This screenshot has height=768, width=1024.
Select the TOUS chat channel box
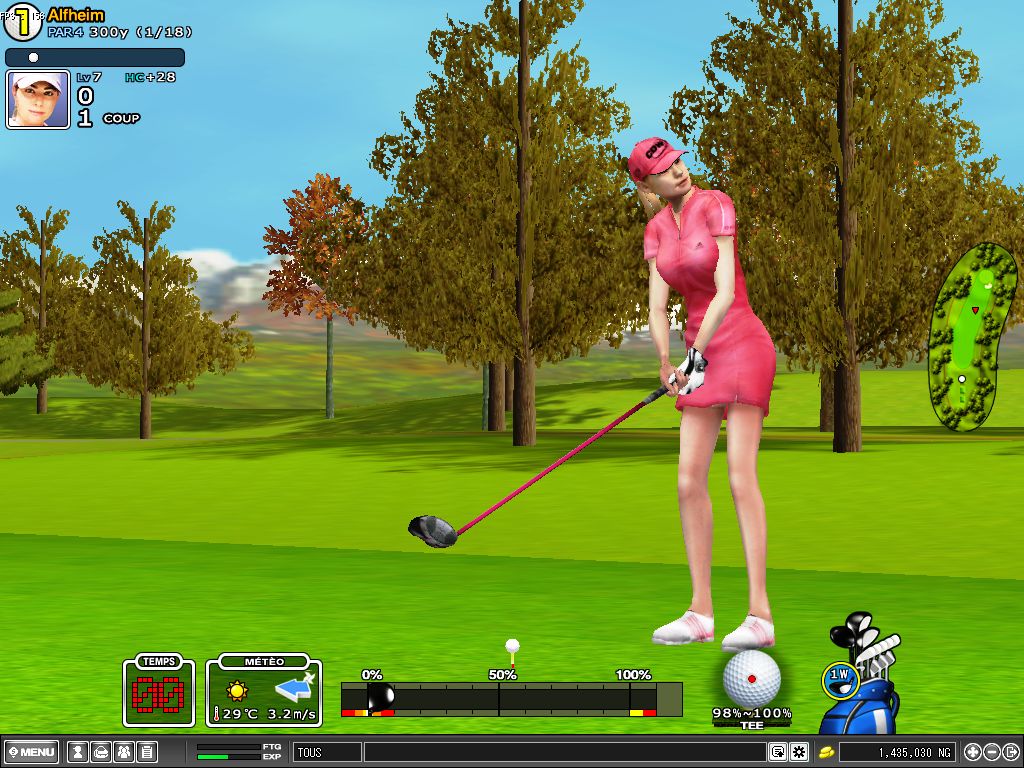tap(327, 752)
